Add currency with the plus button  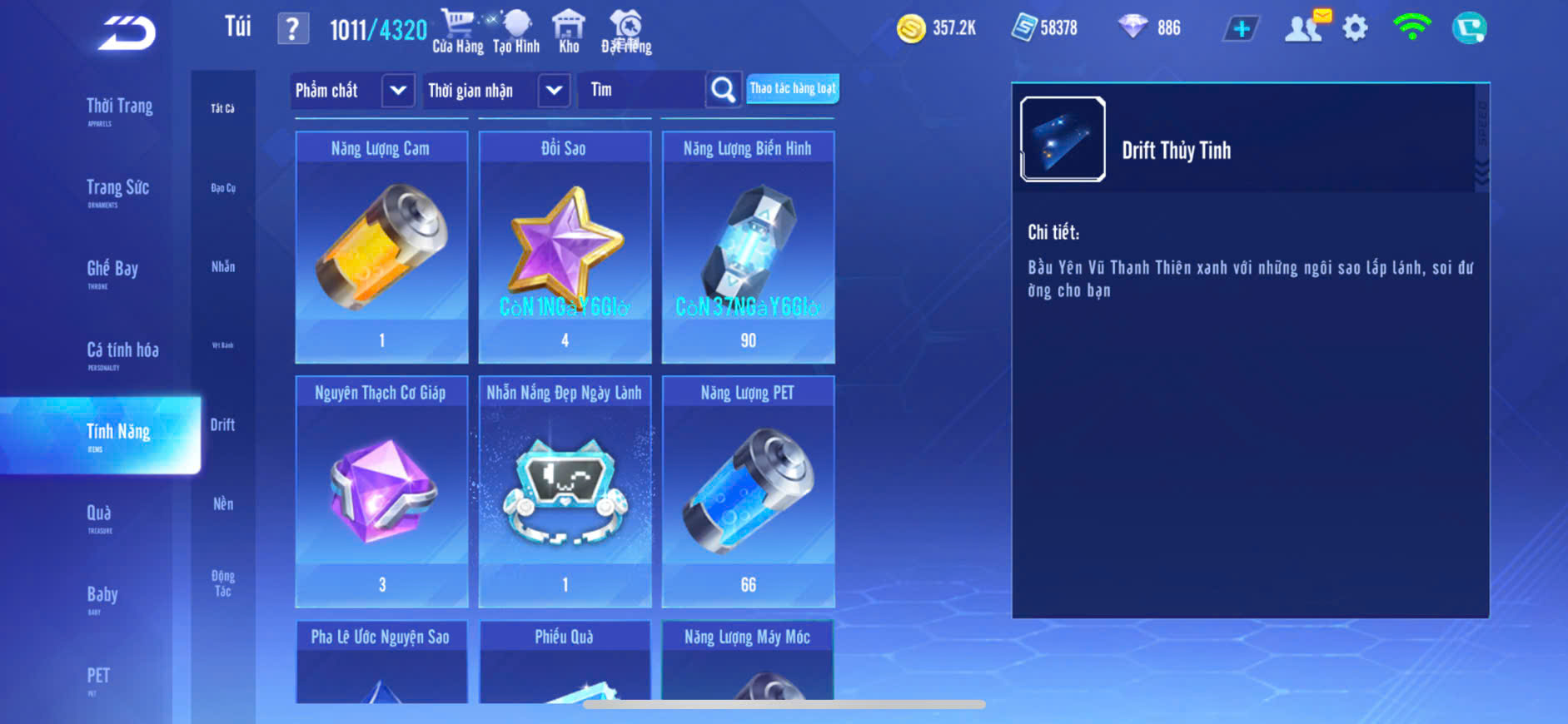point(1241,29)
